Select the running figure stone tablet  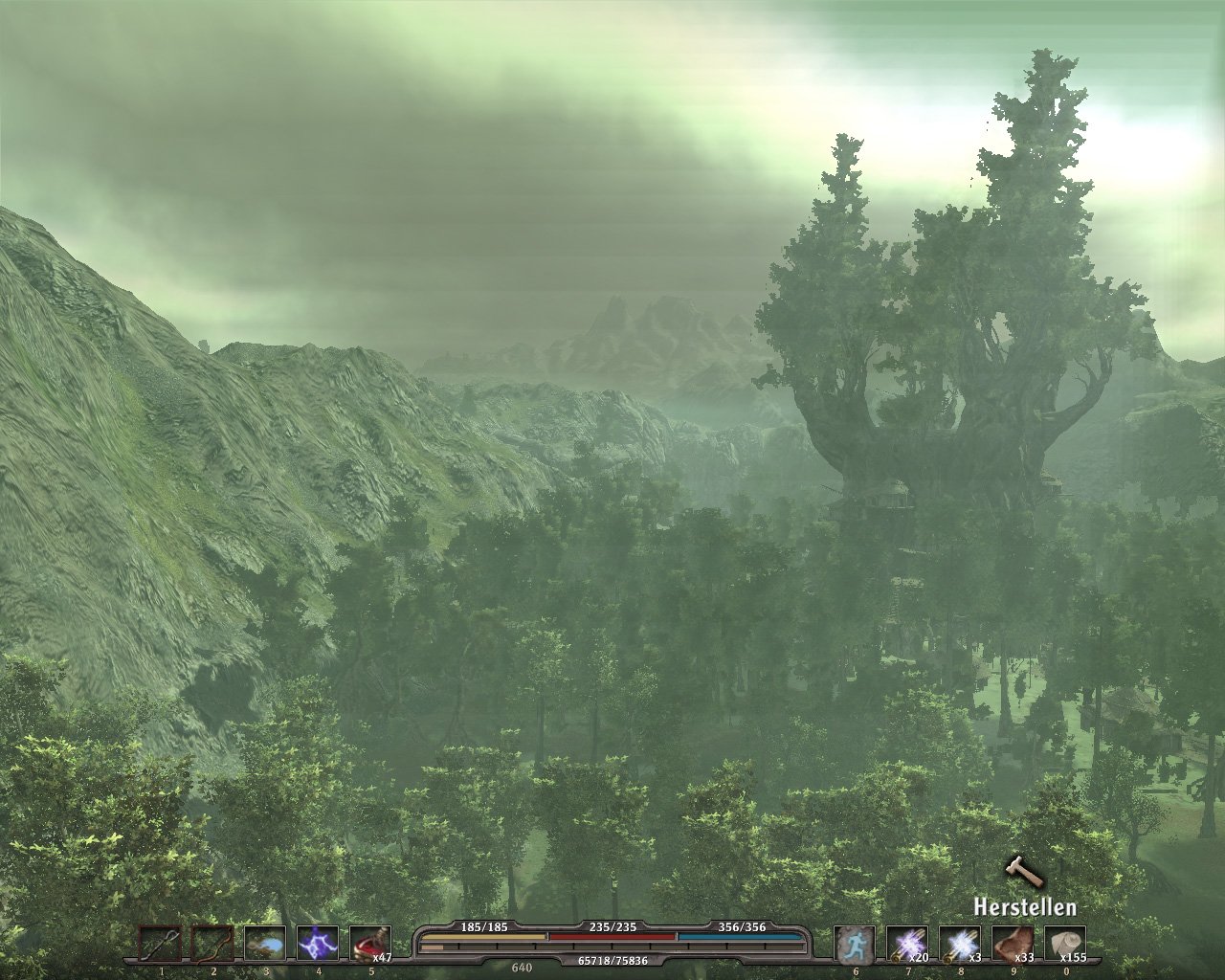point(855,944)
